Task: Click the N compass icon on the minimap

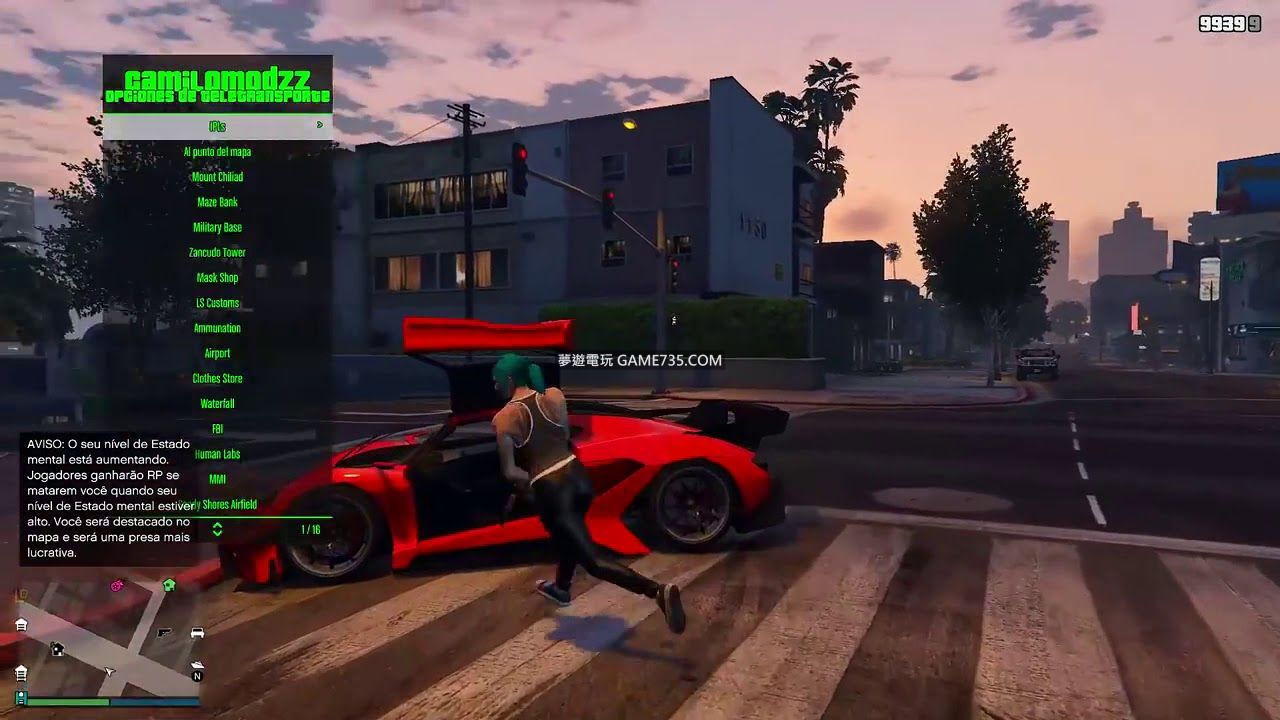Action: [x=197, y=676]
